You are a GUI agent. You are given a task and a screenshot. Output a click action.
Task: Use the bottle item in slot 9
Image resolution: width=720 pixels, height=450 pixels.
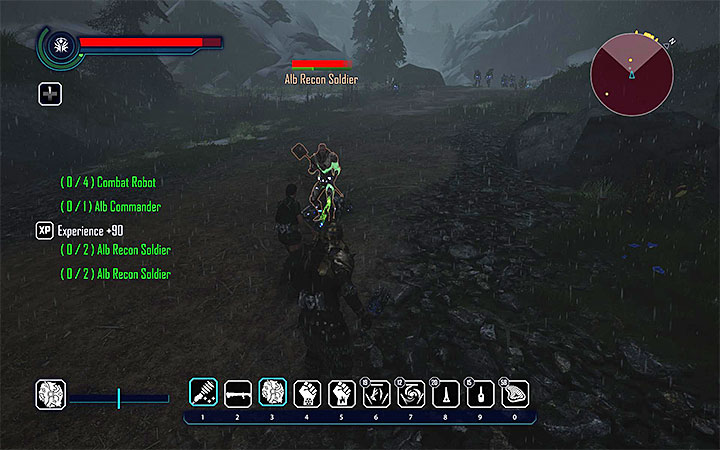point(480,393)
